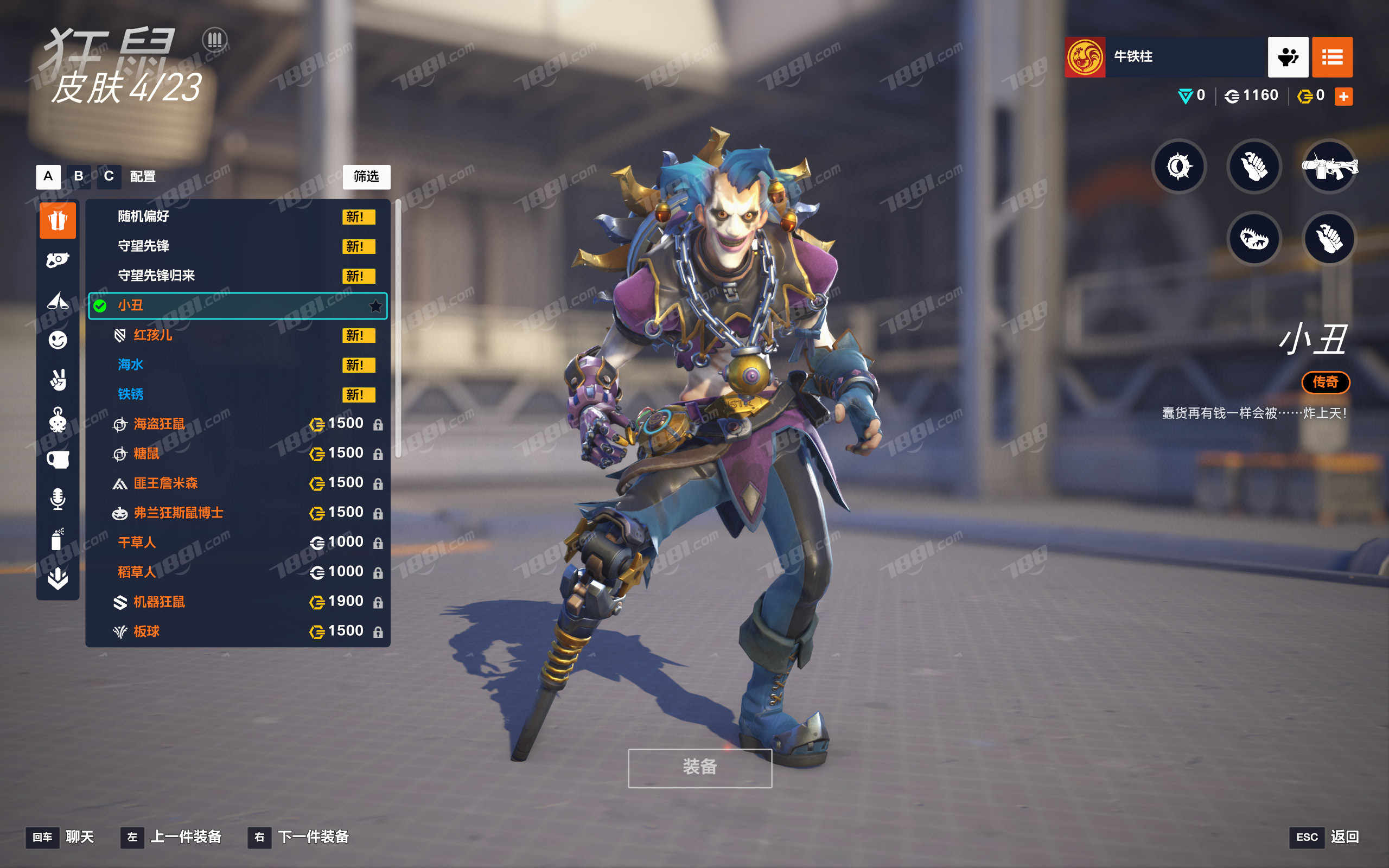Switch to loadout tab C
1389x868 pixels.
click(109, 176)
